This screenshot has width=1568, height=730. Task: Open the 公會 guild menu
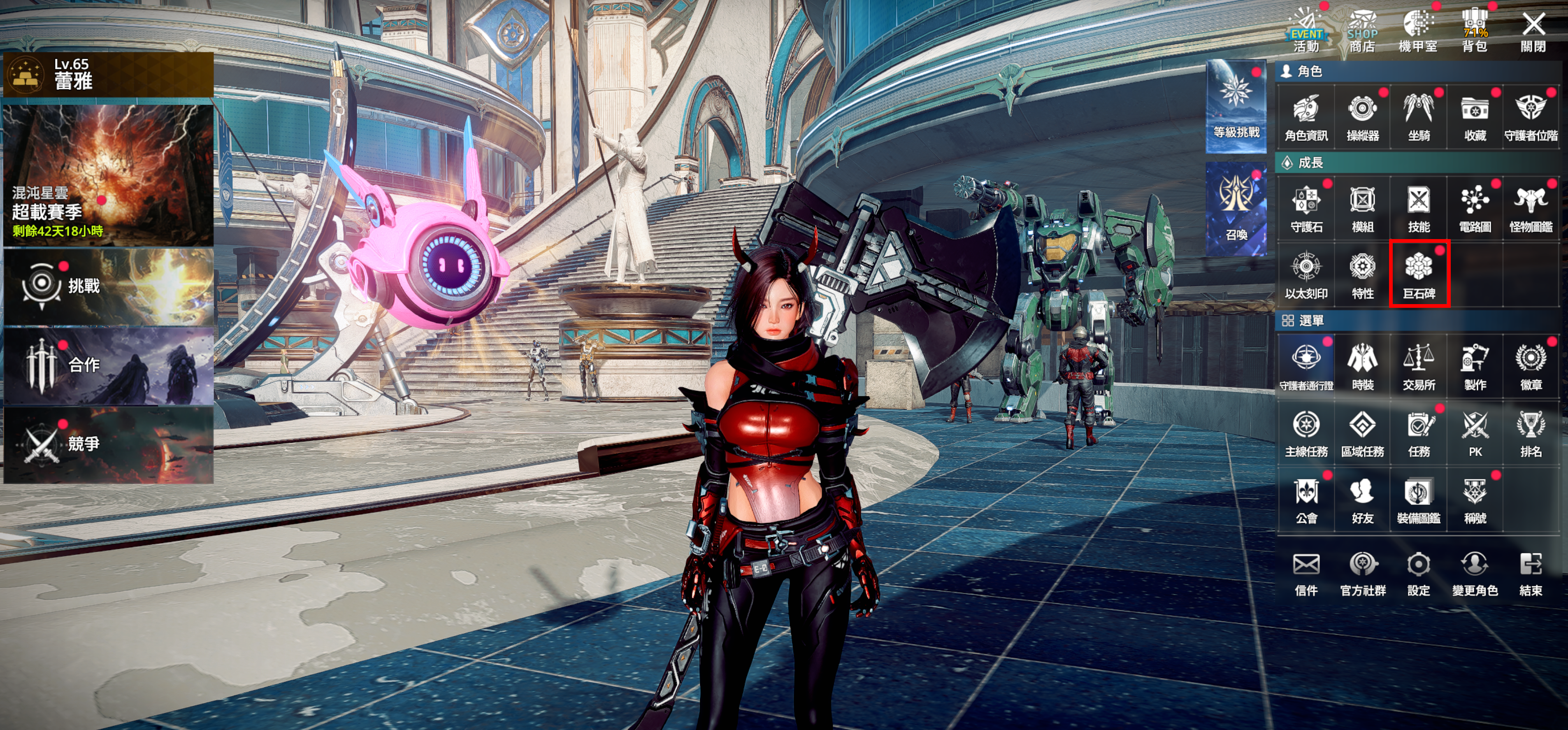pos(1306,499)
